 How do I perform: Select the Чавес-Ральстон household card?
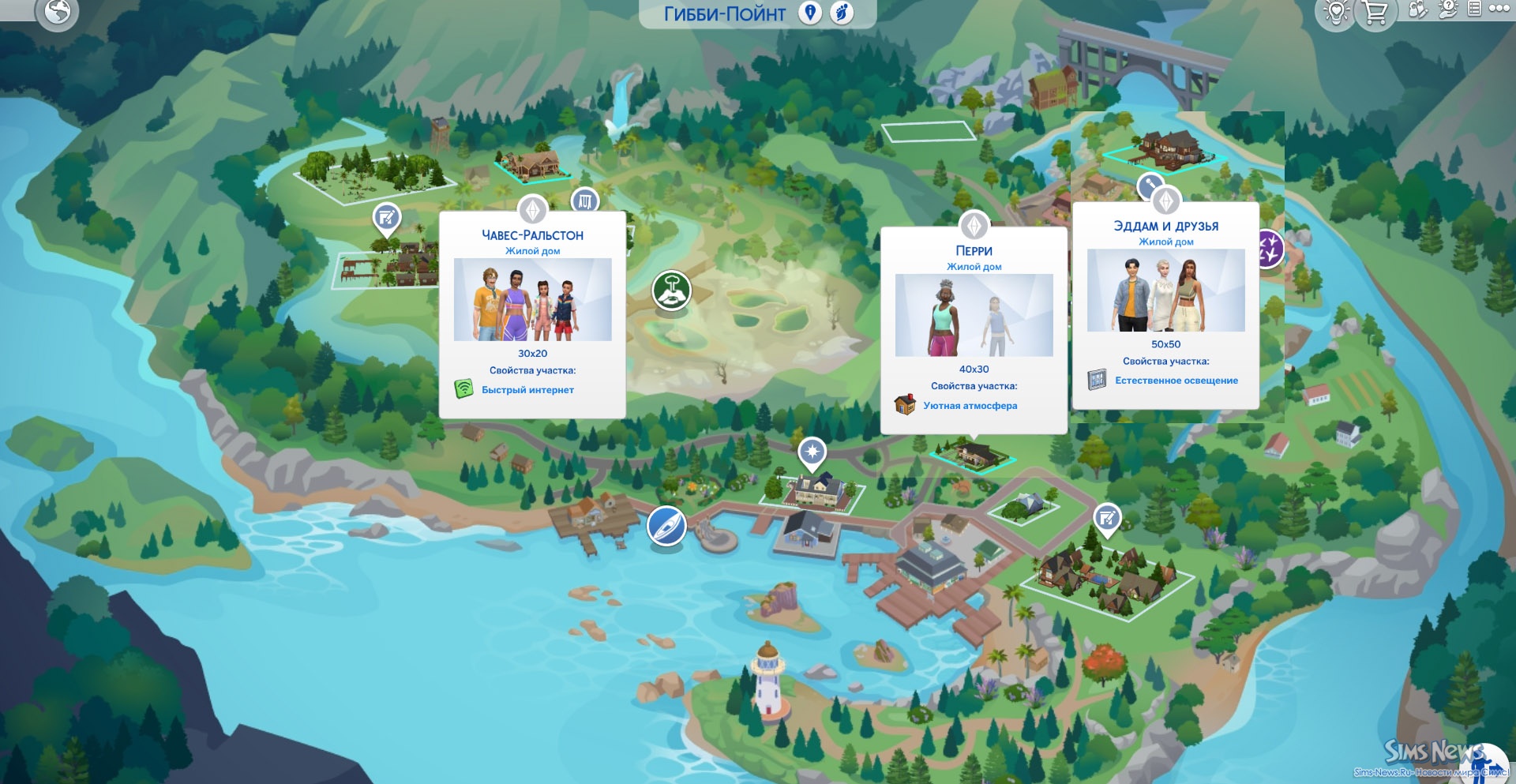click(532, 300)
